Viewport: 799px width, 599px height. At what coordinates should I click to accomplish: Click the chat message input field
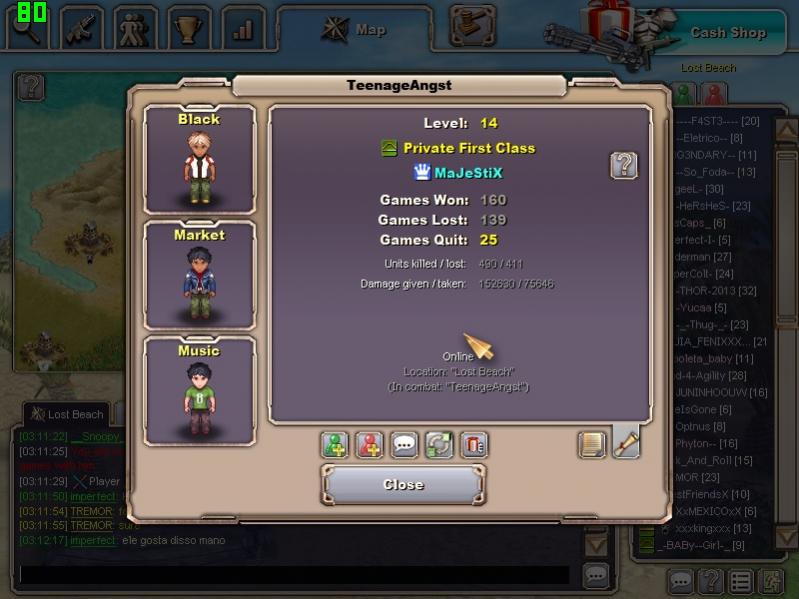(295, 575)
